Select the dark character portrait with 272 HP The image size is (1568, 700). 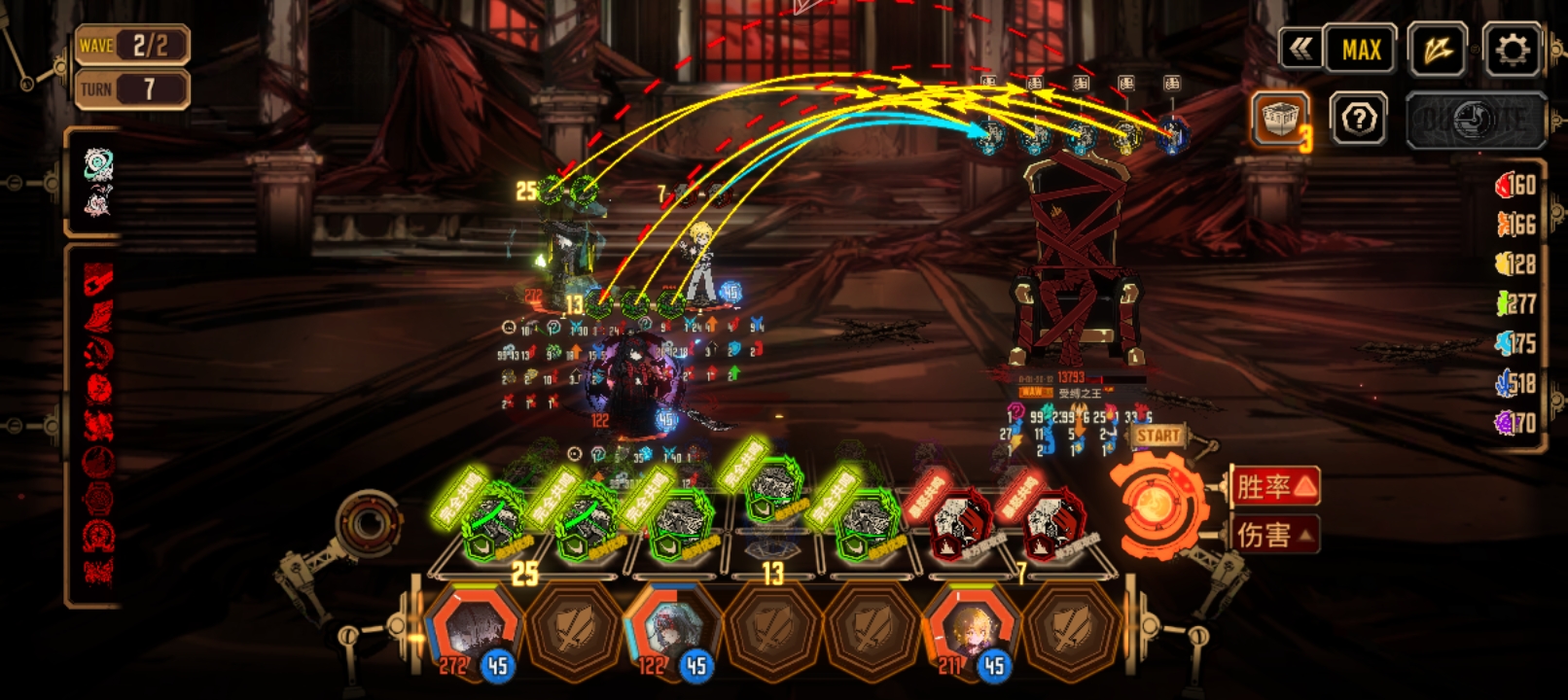tap(474, 629)
